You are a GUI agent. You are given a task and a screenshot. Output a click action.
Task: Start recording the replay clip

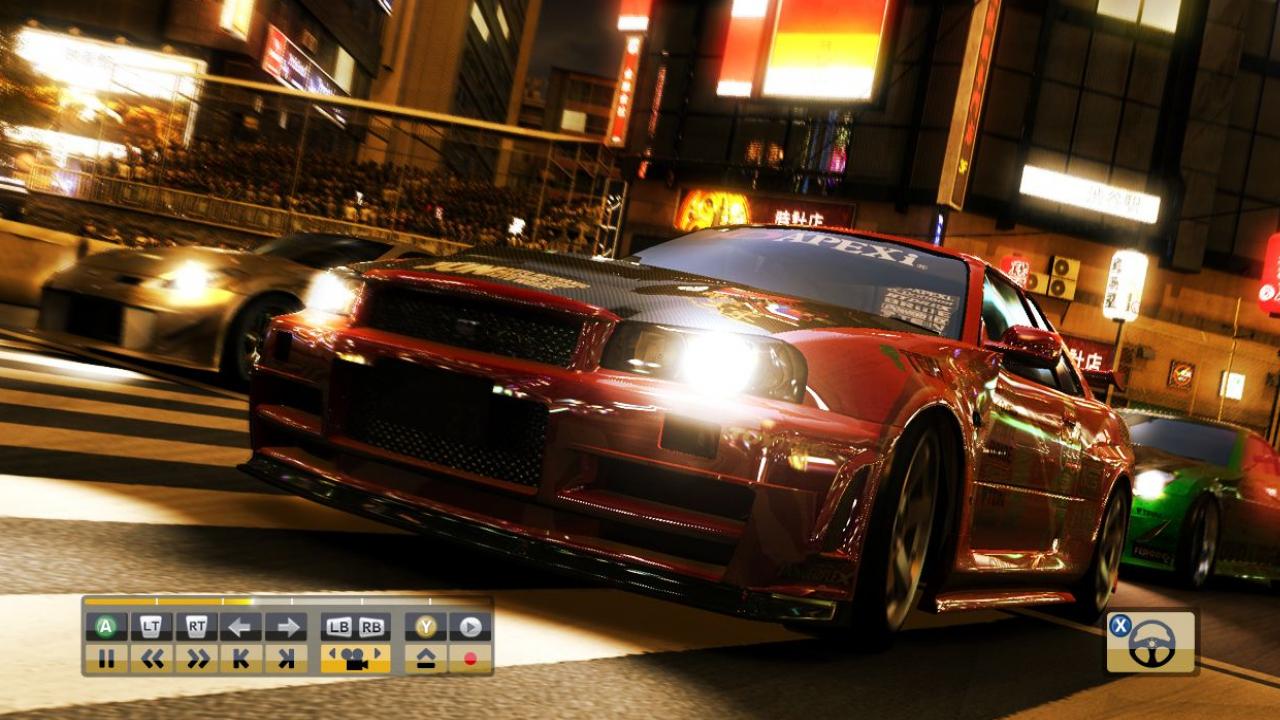(x=470, y=656)
